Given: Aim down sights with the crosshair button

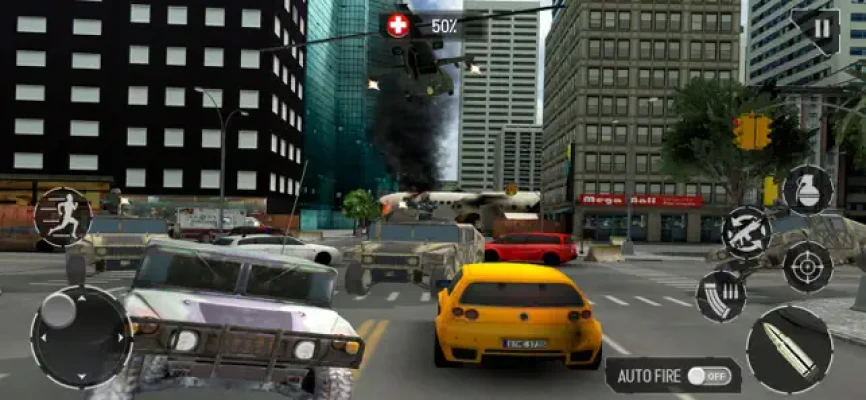Looking at the screenshot, I should 807,265.
